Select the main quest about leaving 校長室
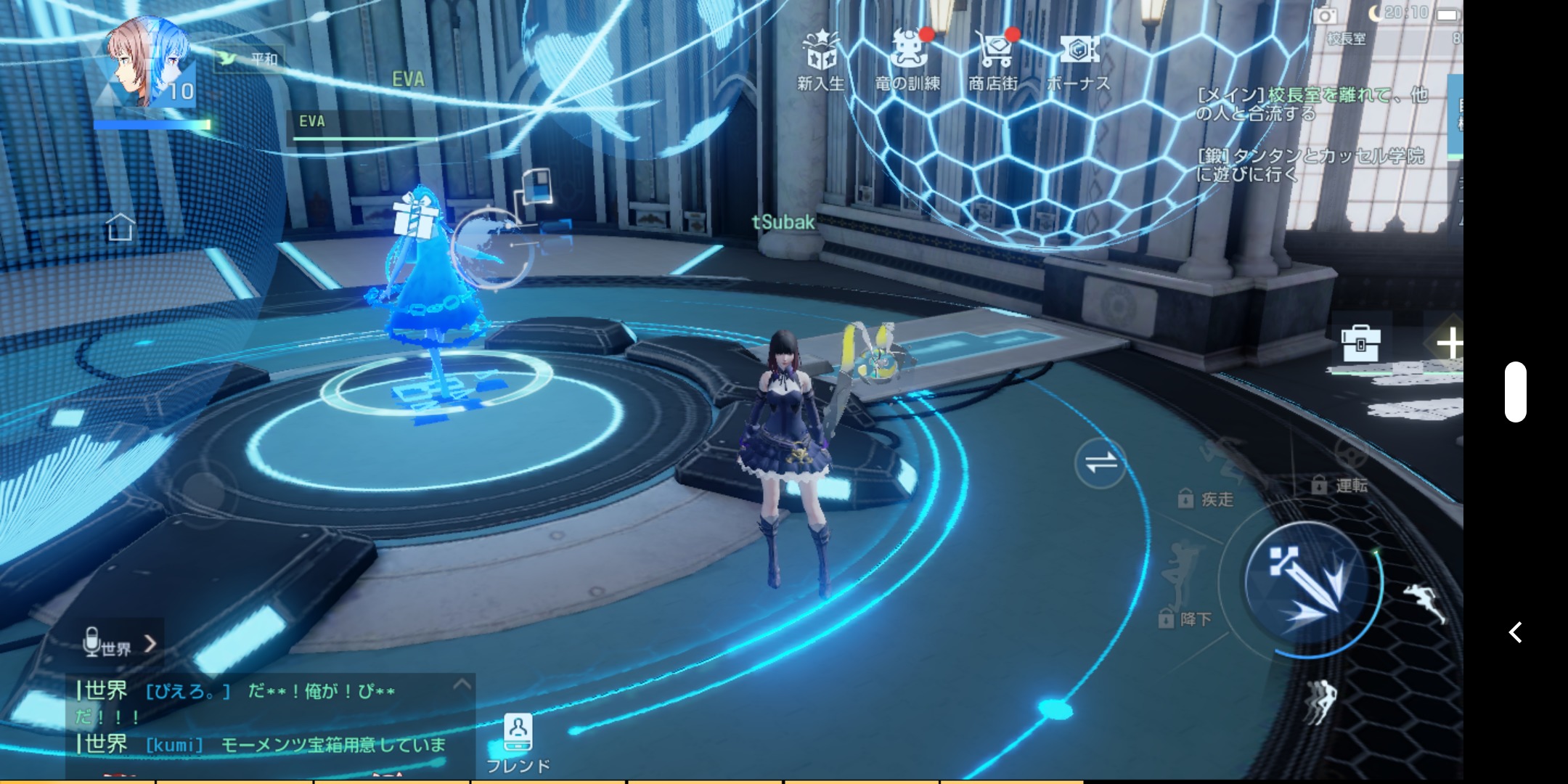This screenshot has height=784, width=1568. click(1312, 104)
